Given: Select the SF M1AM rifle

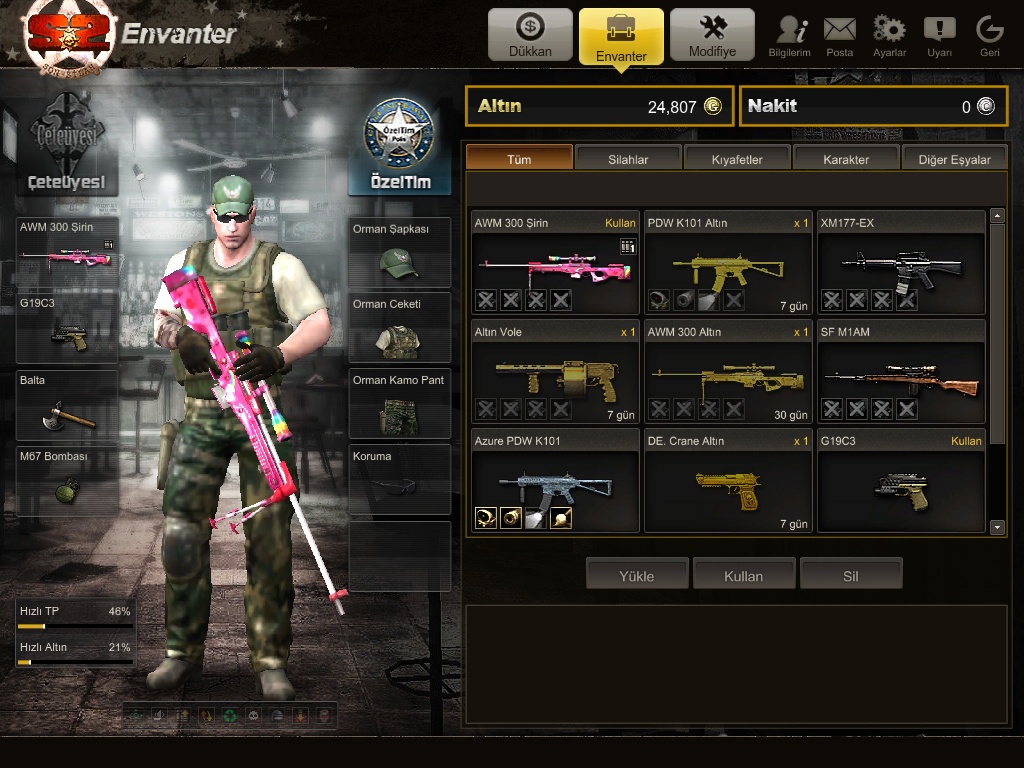Looking at the screenshot, I should (x=901, y=373).
